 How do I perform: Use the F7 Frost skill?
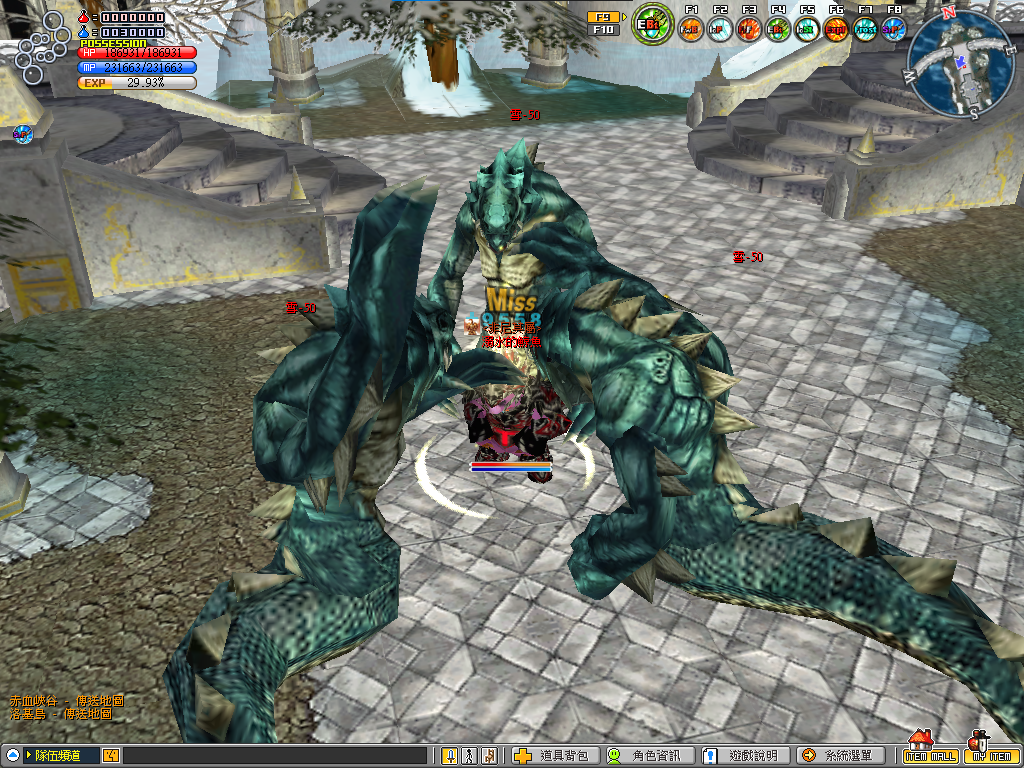click(x=865, y=28)
